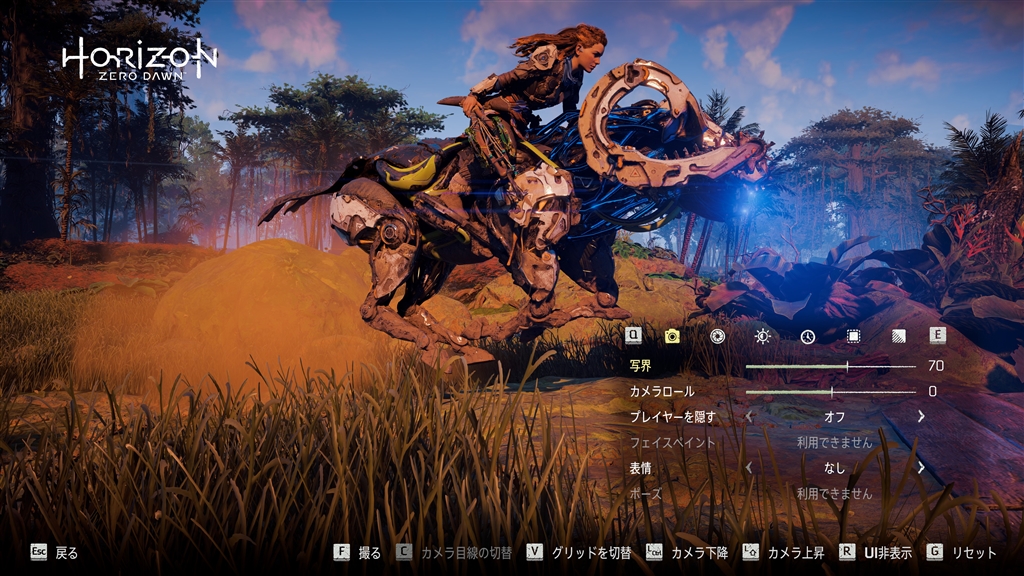Viewport: 1024px width, 576px height.
Task: Hide the interface with UI非表示
Action: click(887, 552)
